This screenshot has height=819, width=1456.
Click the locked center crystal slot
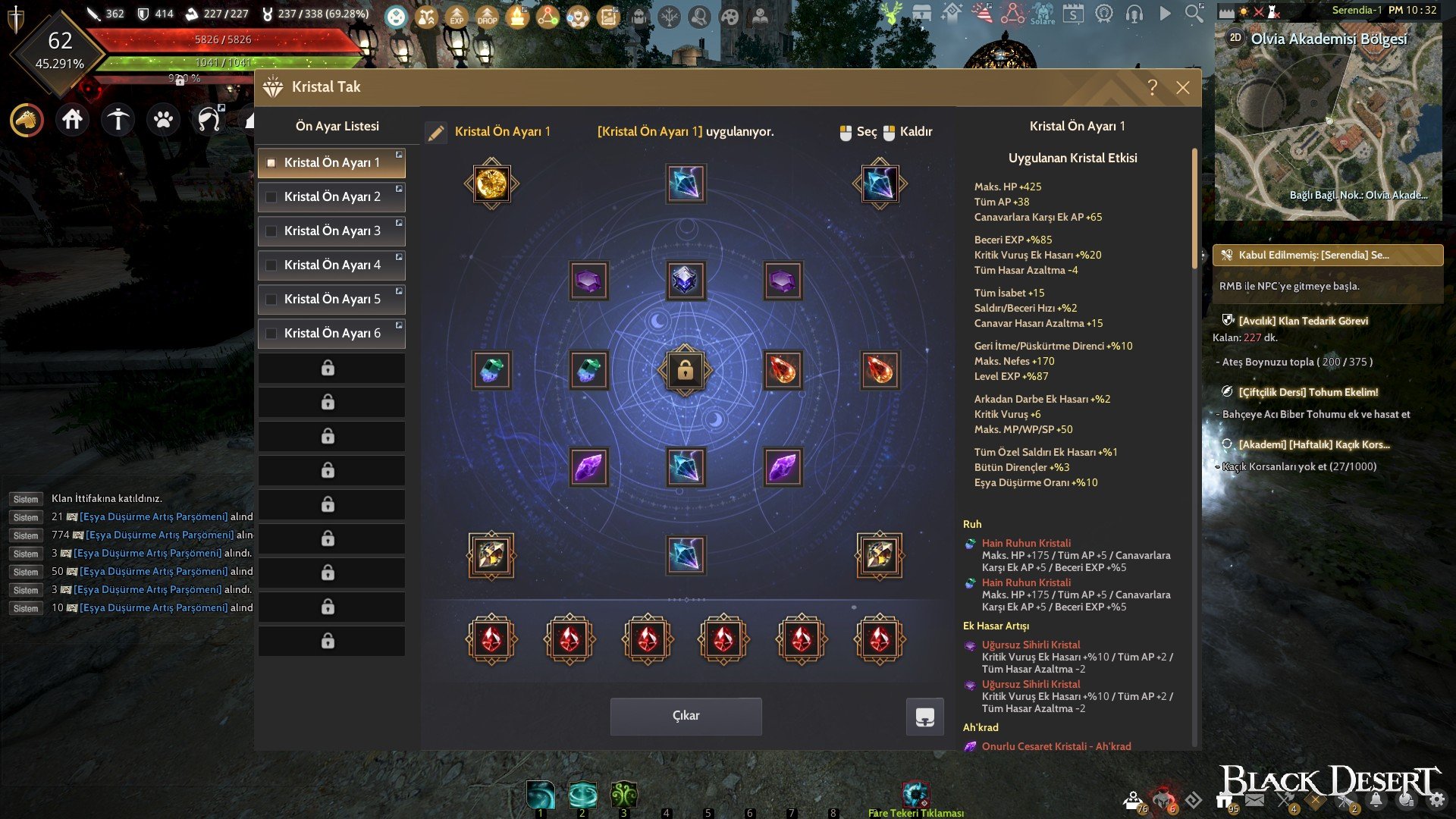685,370
